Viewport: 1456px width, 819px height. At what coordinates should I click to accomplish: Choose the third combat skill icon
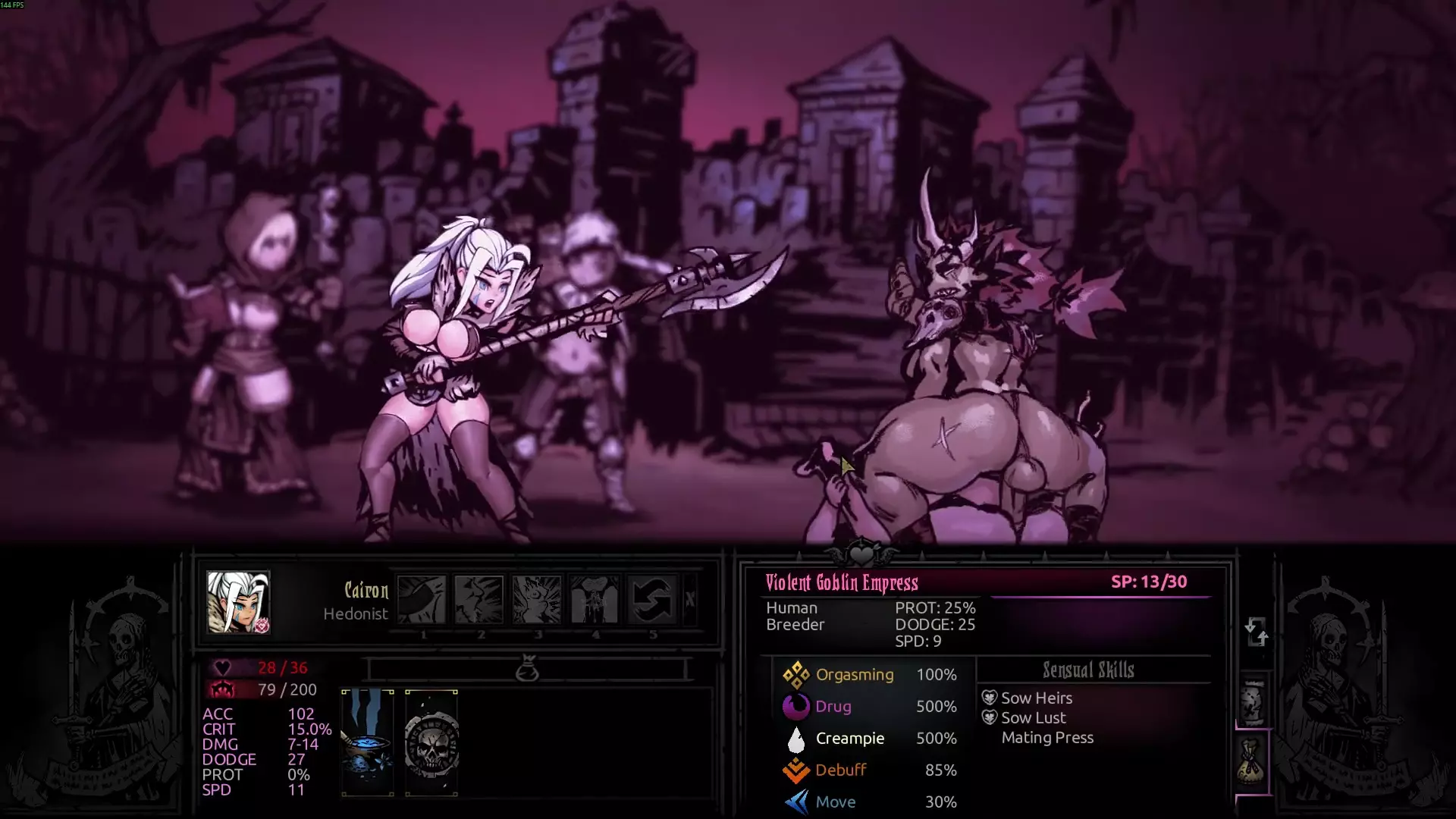coord(537,600)
